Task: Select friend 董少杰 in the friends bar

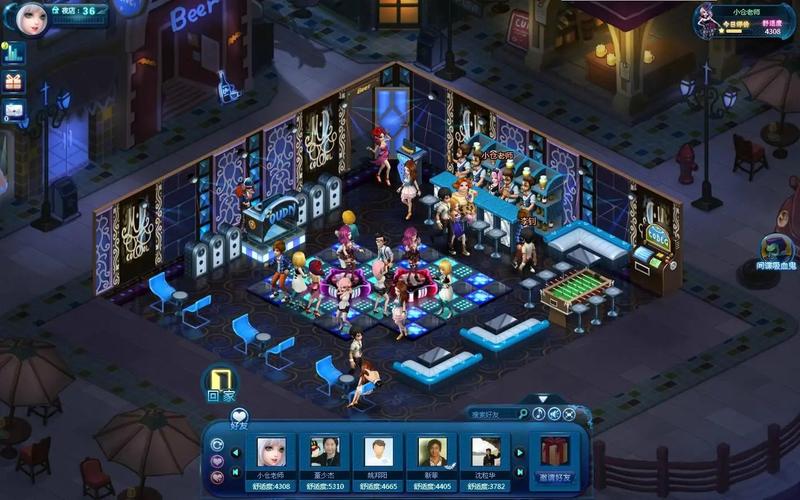Action: click(x=325, y=453)
